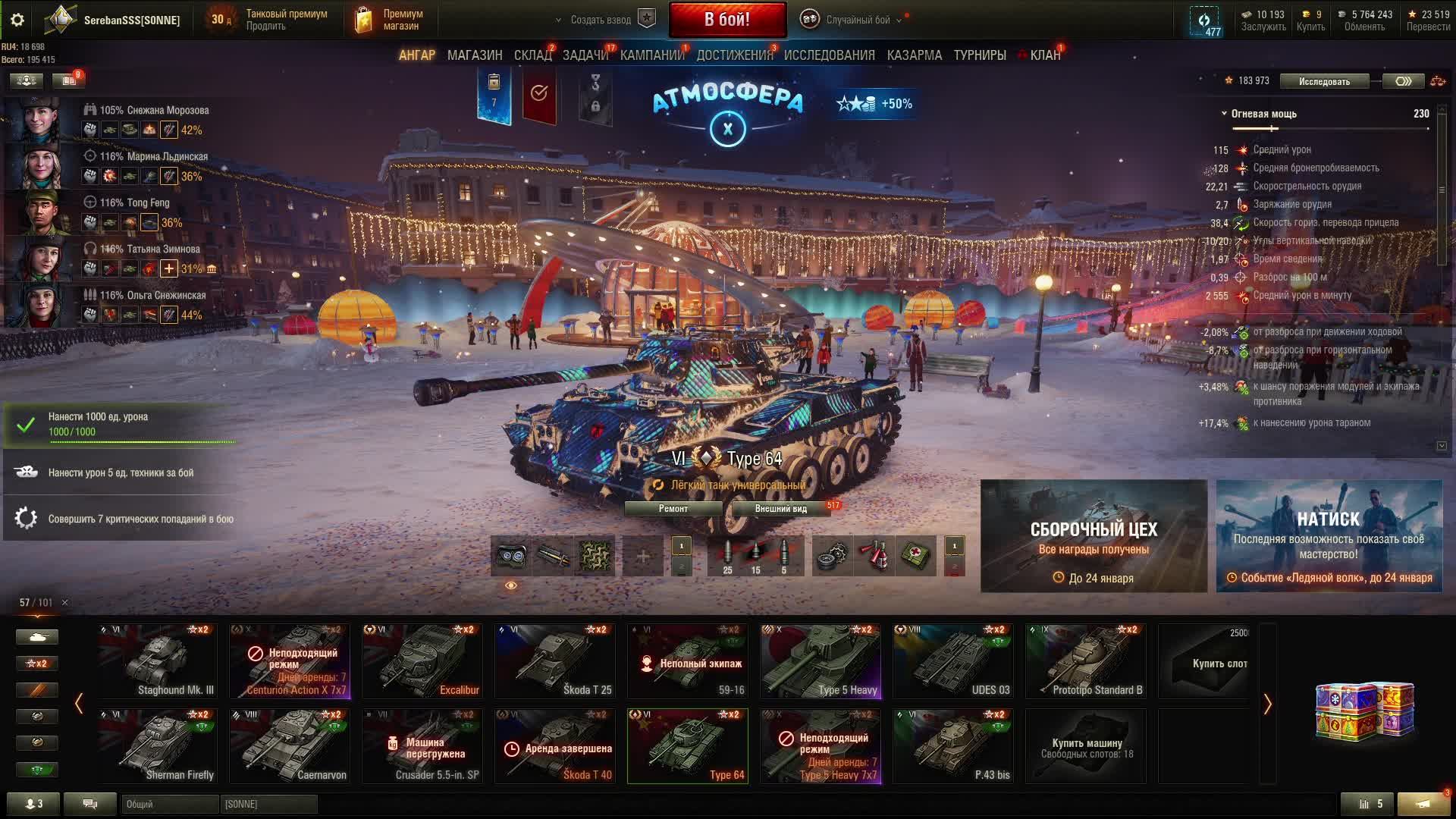Open the Натиск event banner
Image resolution: width=1456 pixels, height=819 pixels.
tap(1329, 535)
